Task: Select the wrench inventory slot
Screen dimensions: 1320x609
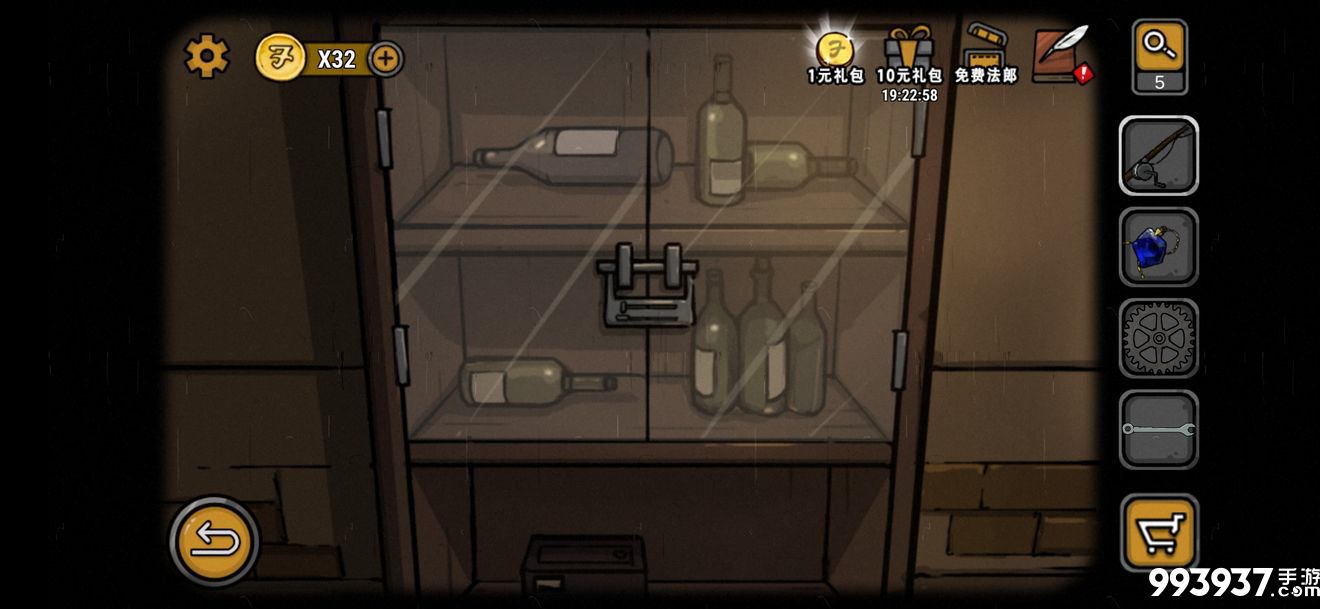Action: pyautogui.click(x=1158, y=430)
